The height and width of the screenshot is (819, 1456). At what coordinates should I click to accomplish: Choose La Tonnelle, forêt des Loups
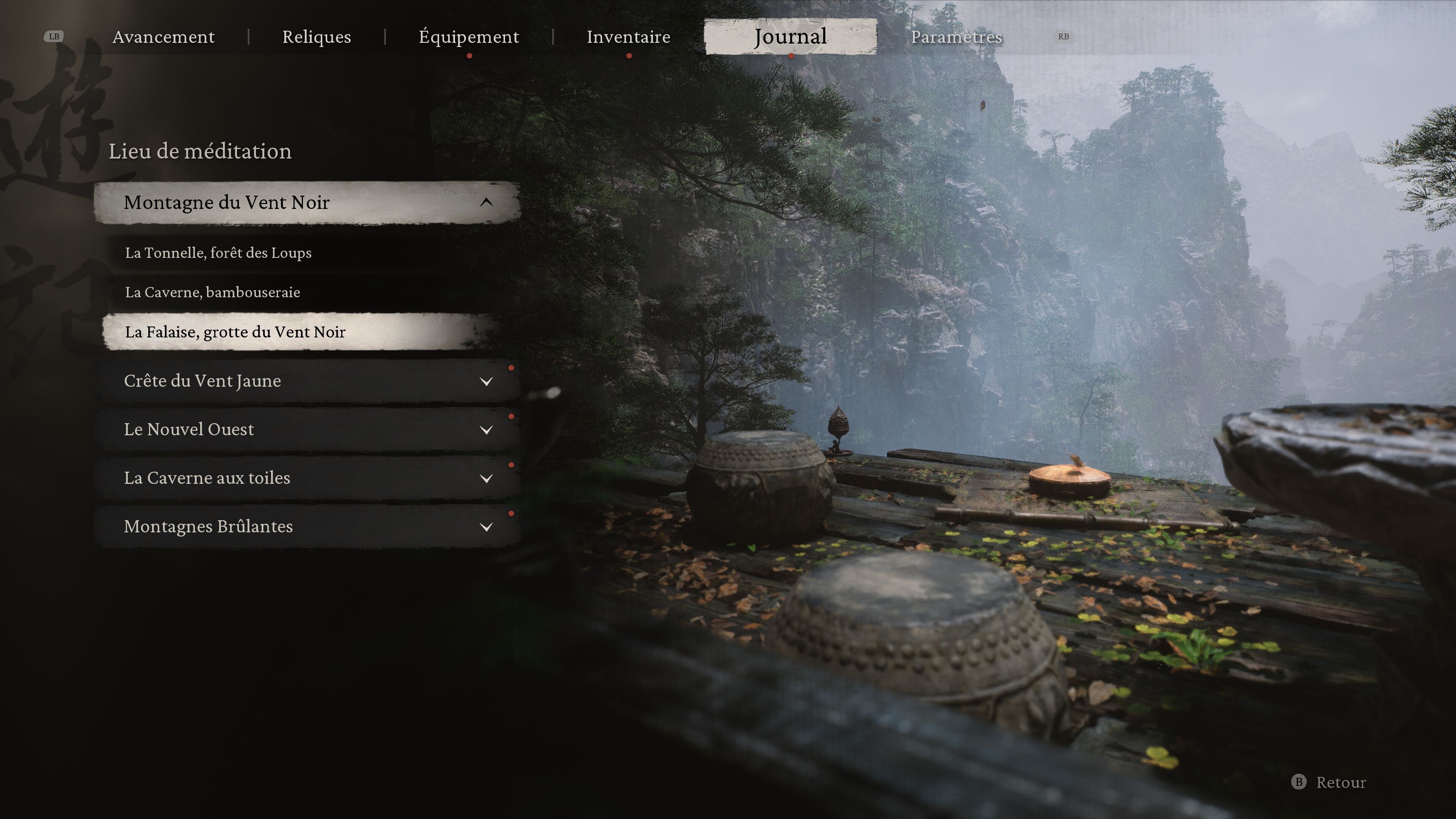click(x=218, y=253)
